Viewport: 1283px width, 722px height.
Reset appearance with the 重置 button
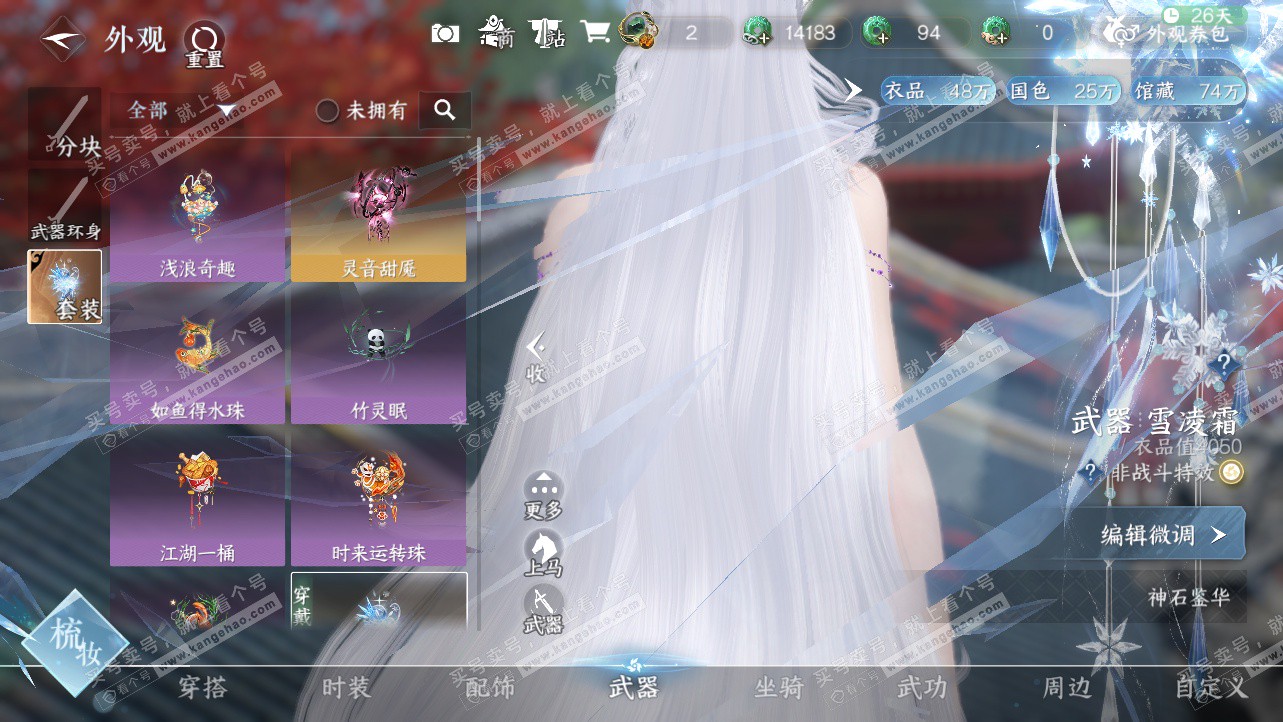(x=204, y=44)
